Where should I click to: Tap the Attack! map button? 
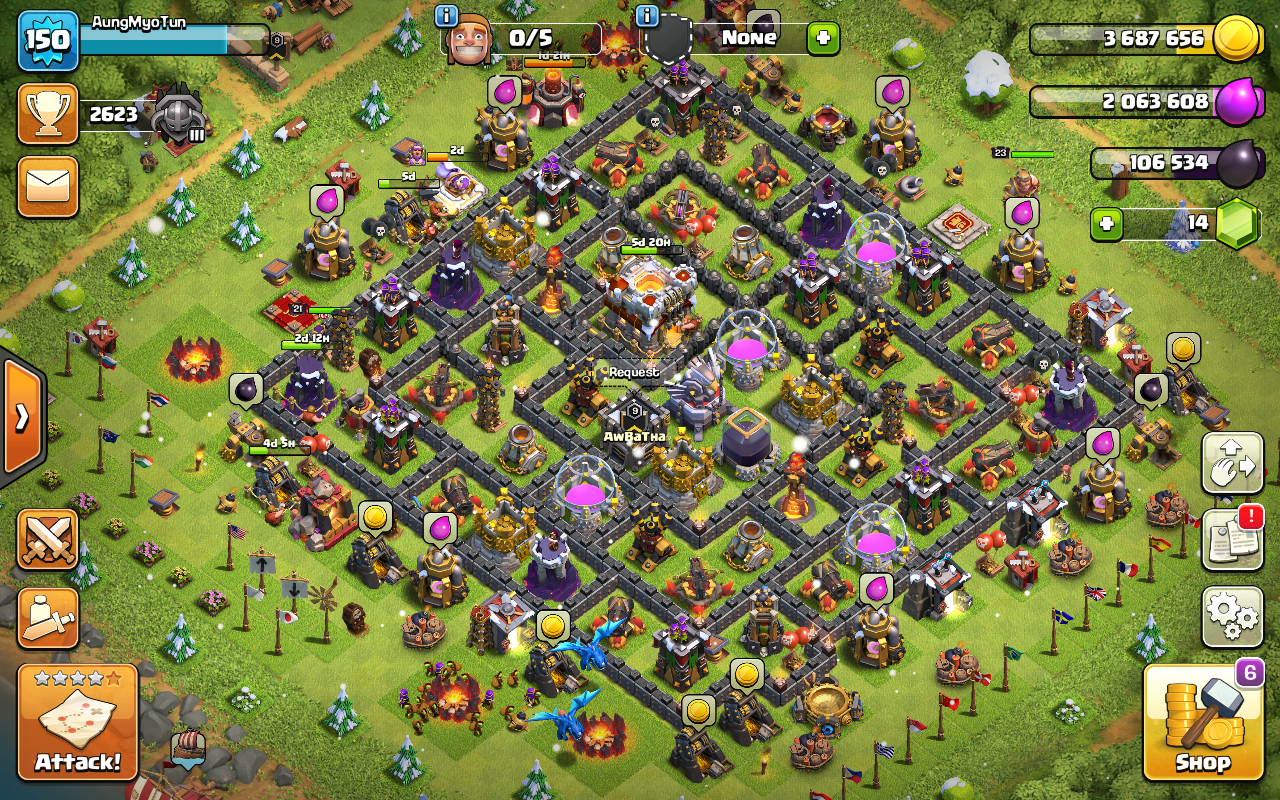coord(77,721)
